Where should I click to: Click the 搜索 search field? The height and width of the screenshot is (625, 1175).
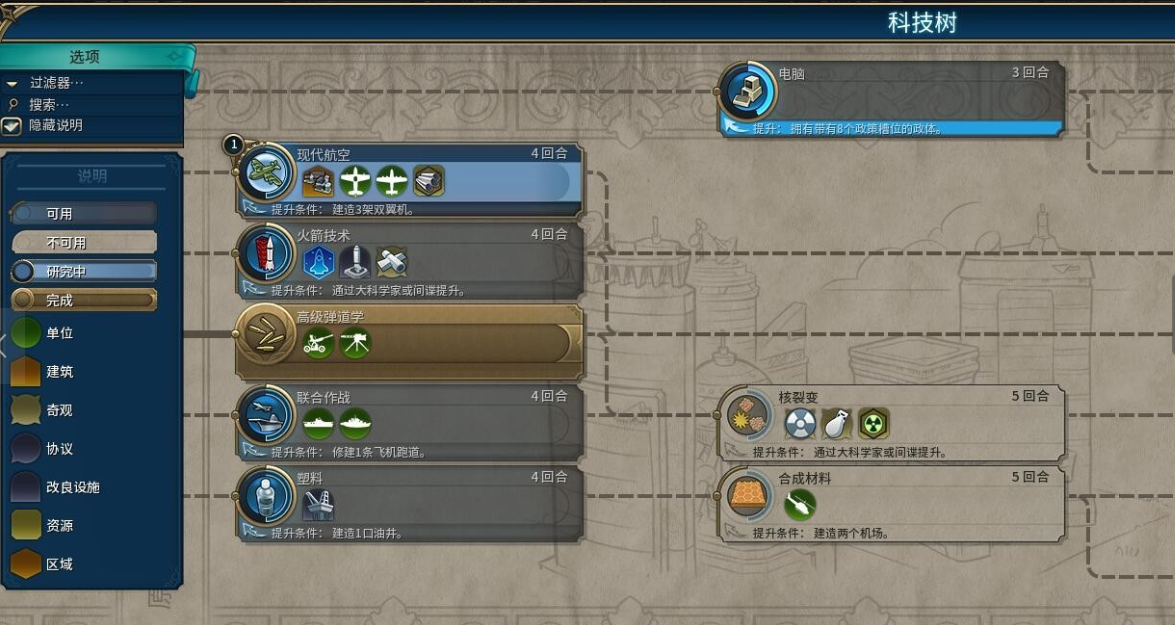[x=50, y=104]
